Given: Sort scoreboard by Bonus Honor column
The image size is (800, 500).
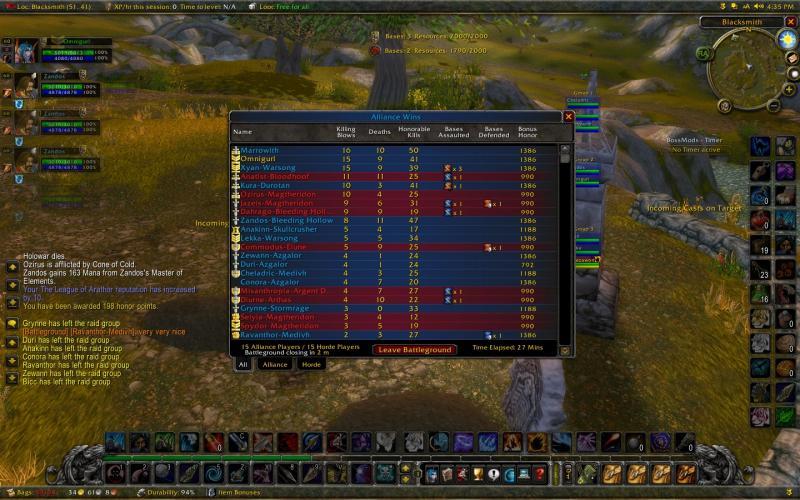Looking at the screenshot, I should (x=528, y=131).
